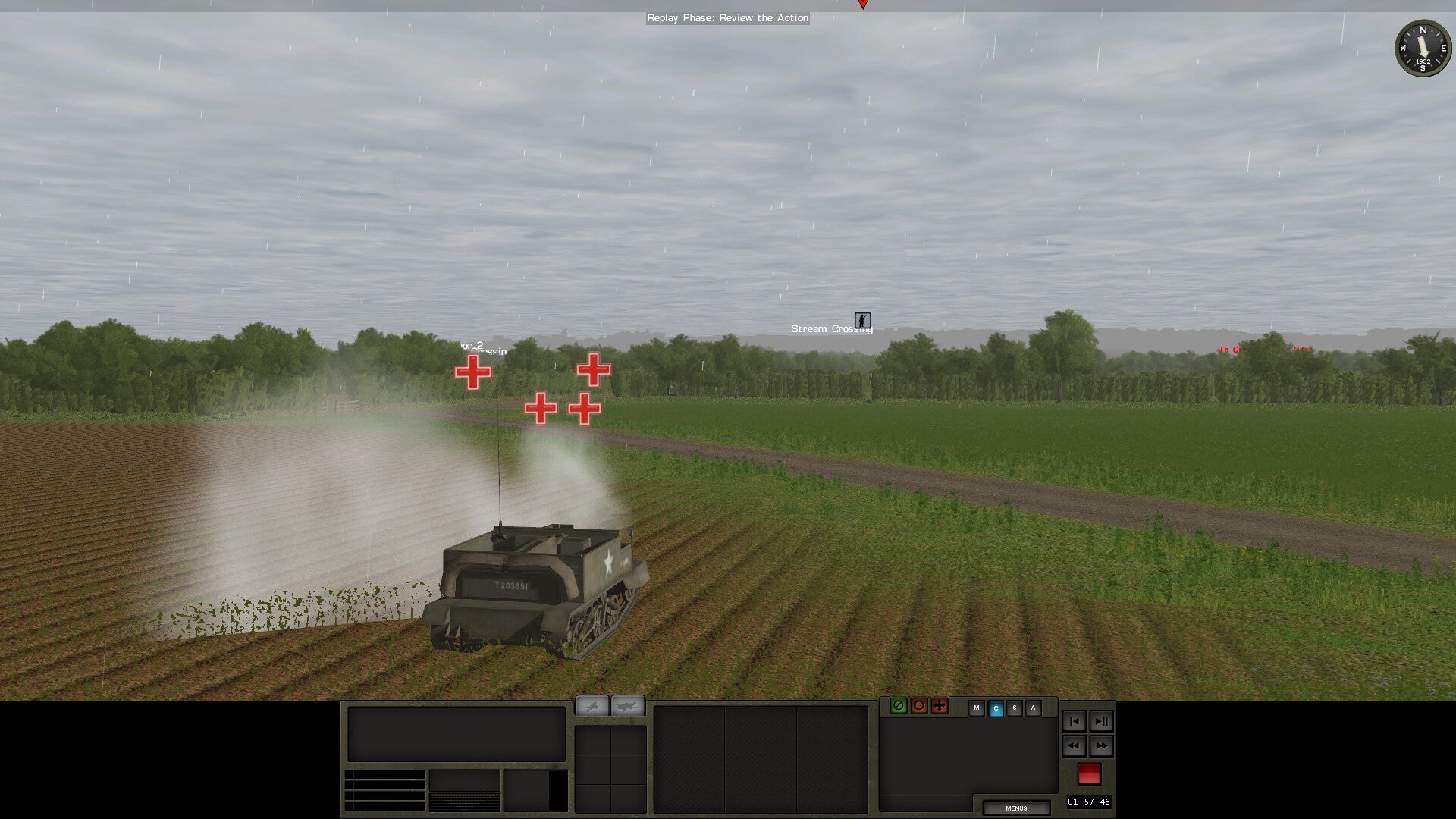Skip back to the replay start
The width and height of the screenshot is (1456, 819).
pos(1073,721)
